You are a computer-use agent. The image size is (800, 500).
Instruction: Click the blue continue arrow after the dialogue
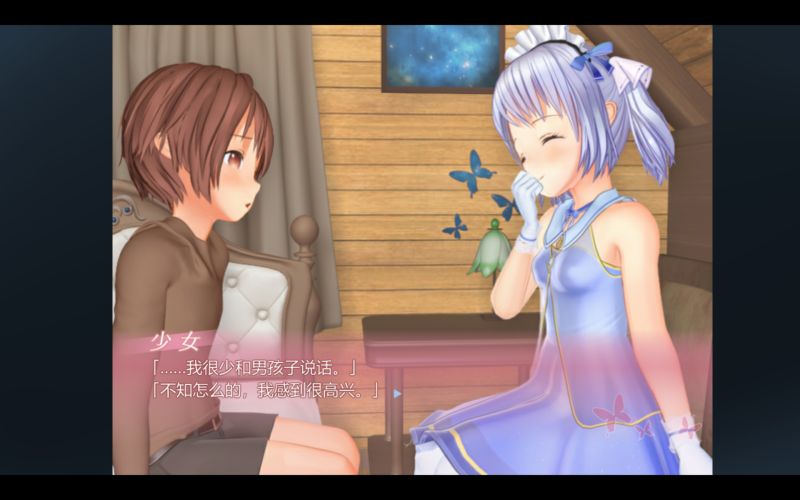397,393
